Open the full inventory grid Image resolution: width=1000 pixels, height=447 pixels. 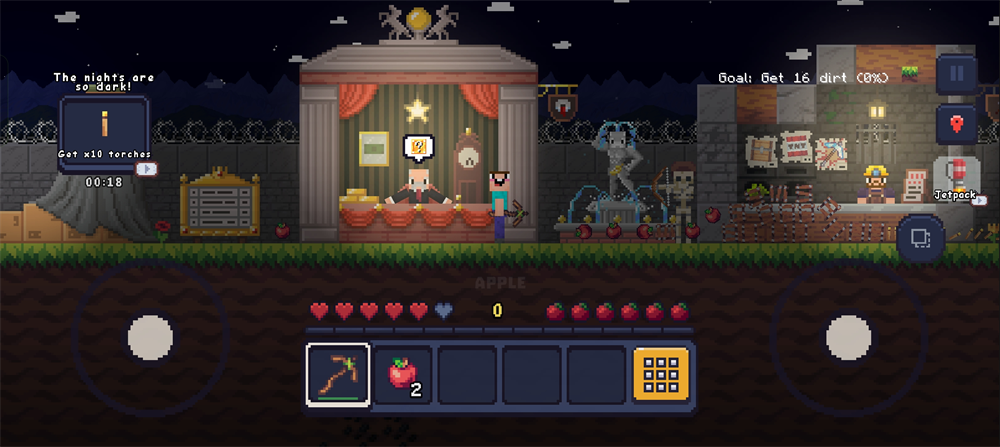(x=660, y=375)
